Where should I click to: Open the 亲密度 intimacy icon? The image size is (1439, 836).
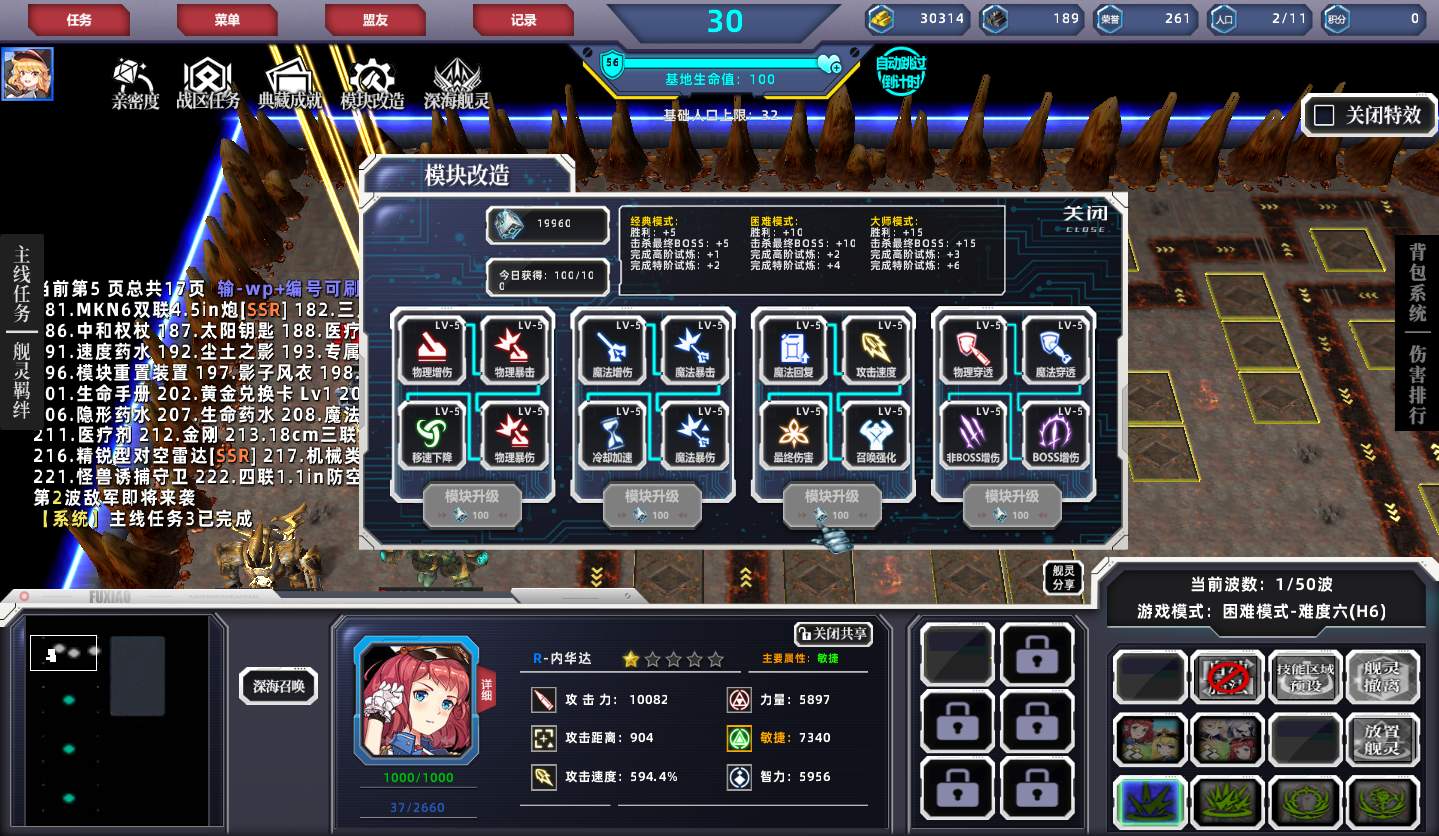(135, 83)
